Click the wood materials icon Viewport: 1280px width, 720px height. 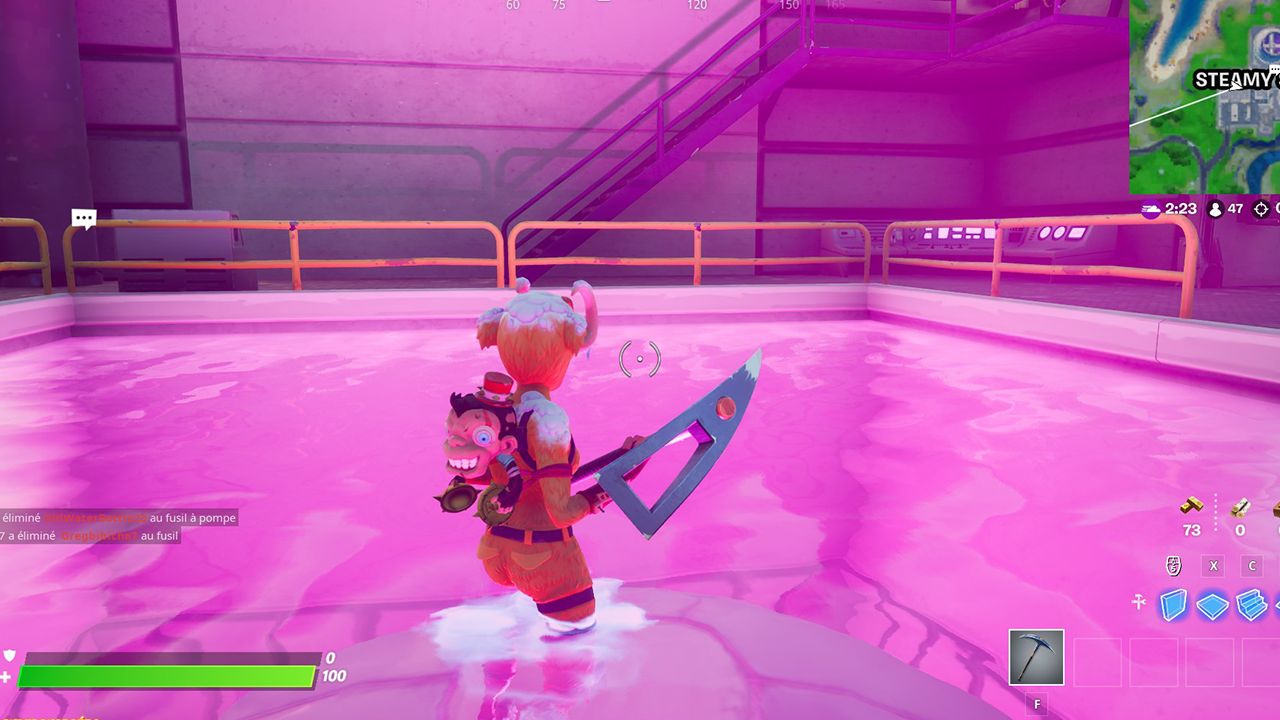(1239, 510)
